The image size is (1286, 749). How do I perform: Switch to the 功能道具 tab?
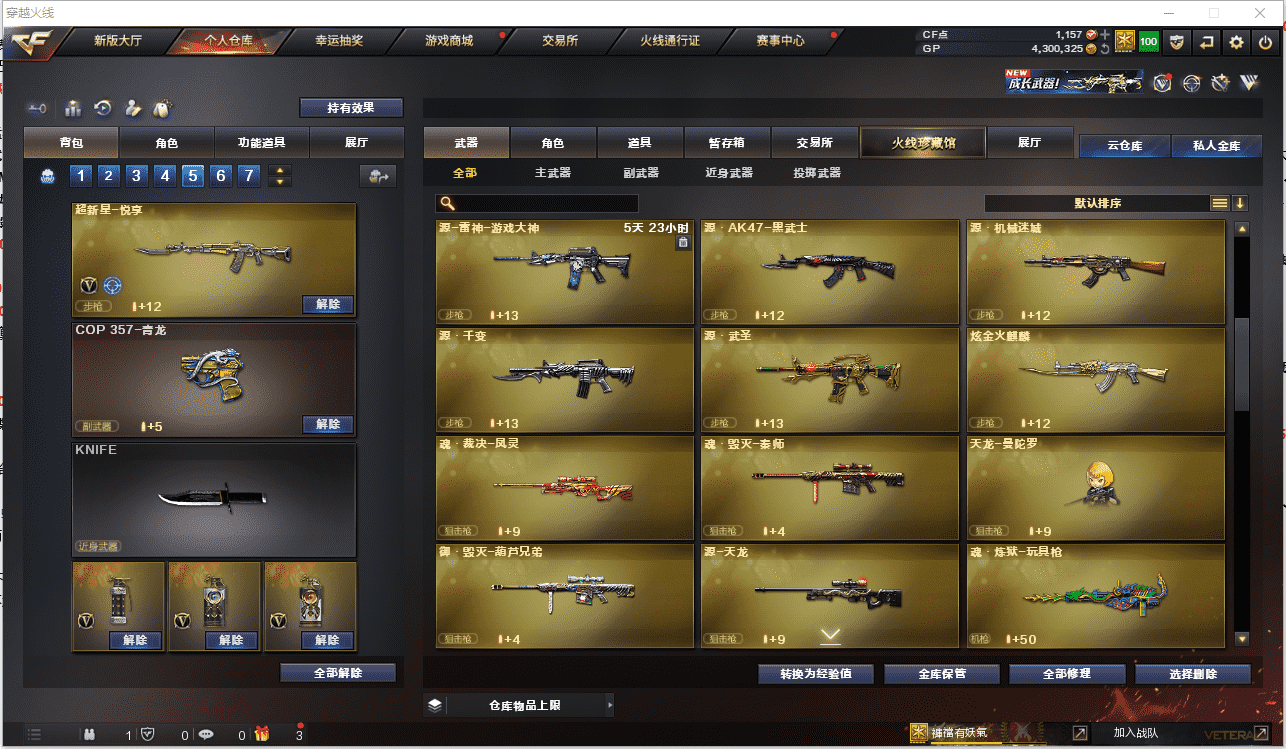point(261,143)
